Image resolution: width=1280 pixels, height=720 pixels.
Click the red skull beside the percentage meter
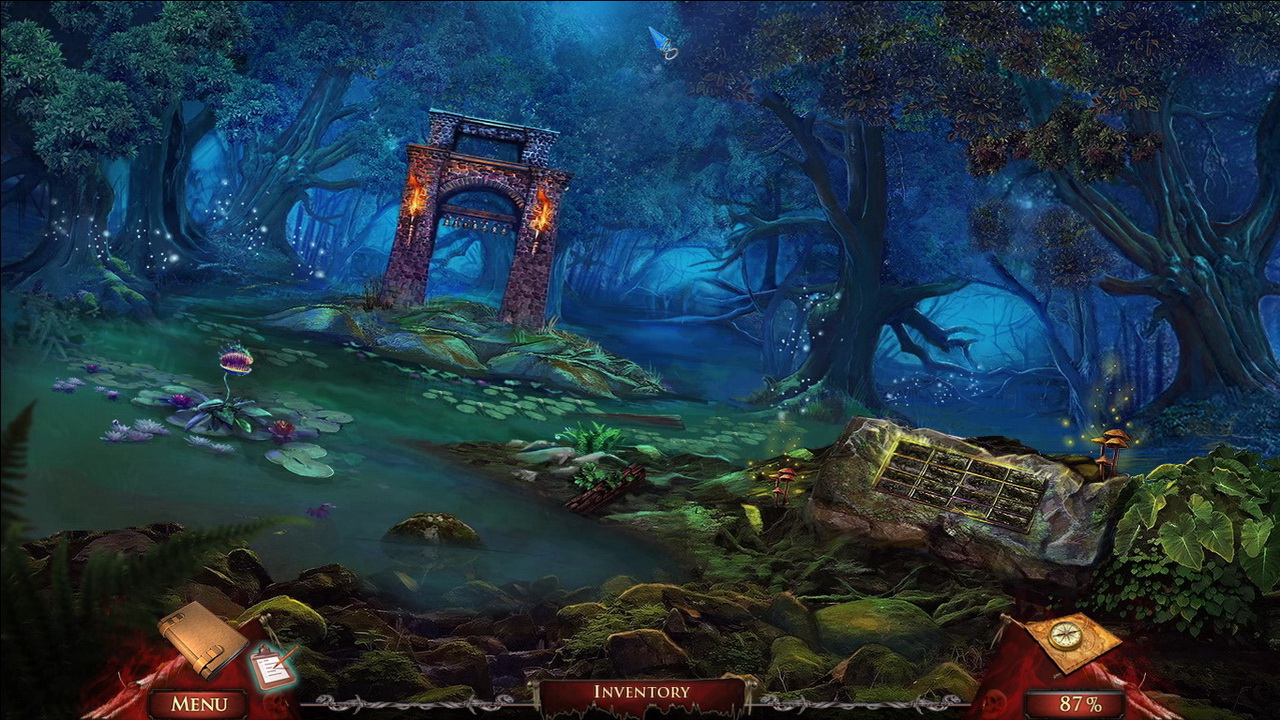coord(994,702)
